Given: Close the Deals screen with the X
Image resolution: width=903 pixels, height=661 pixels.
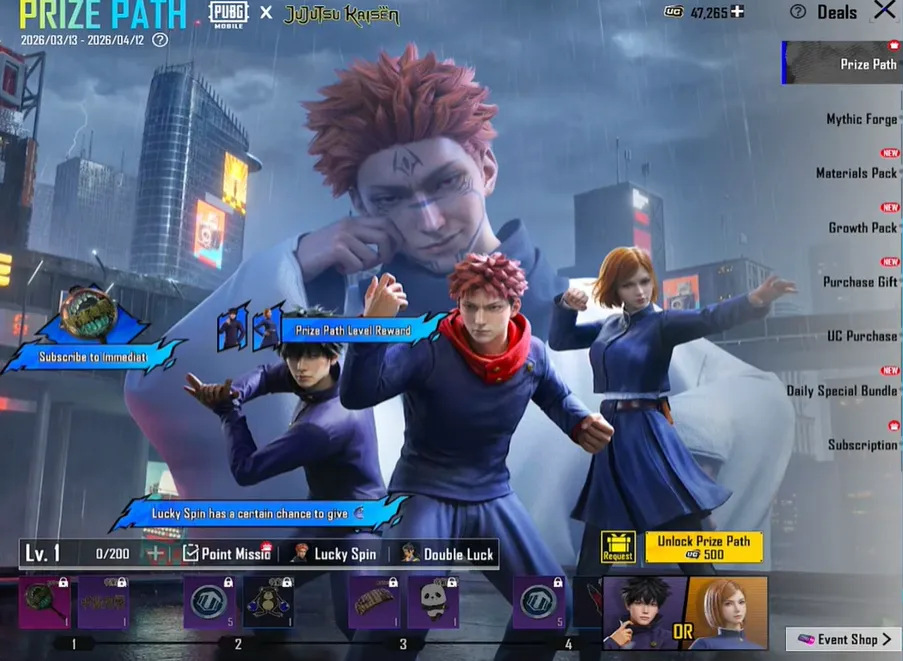Looking at the screenshot, I should click(x=884, y=11).
